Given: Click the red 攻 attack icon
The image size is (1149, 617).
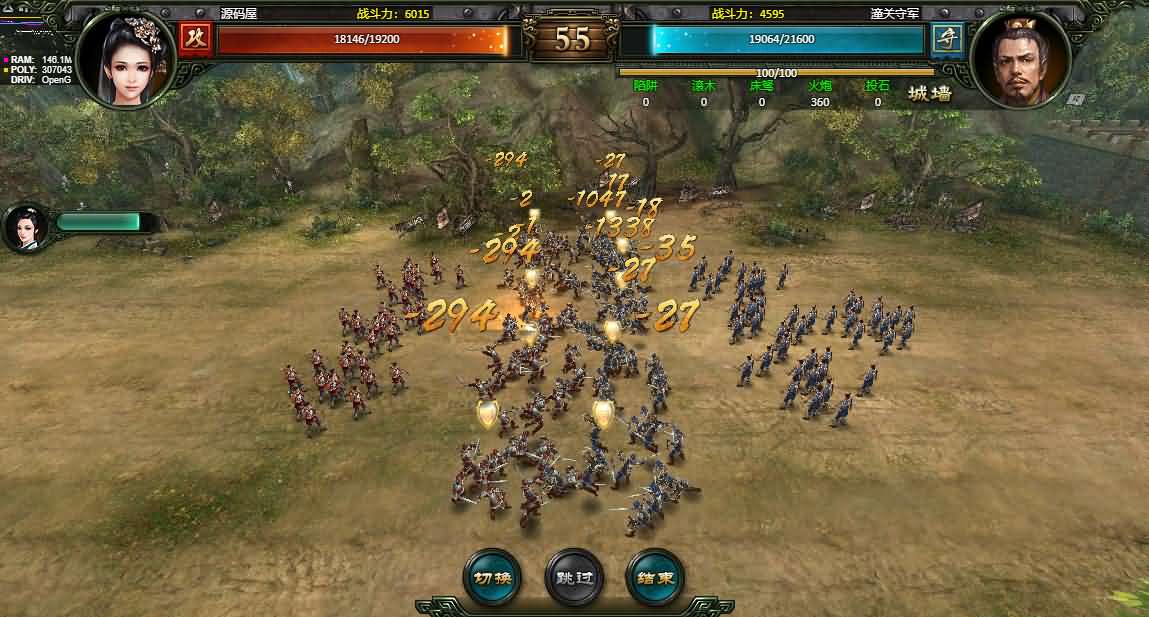Looking at the screenshot, I should point(194,40).
